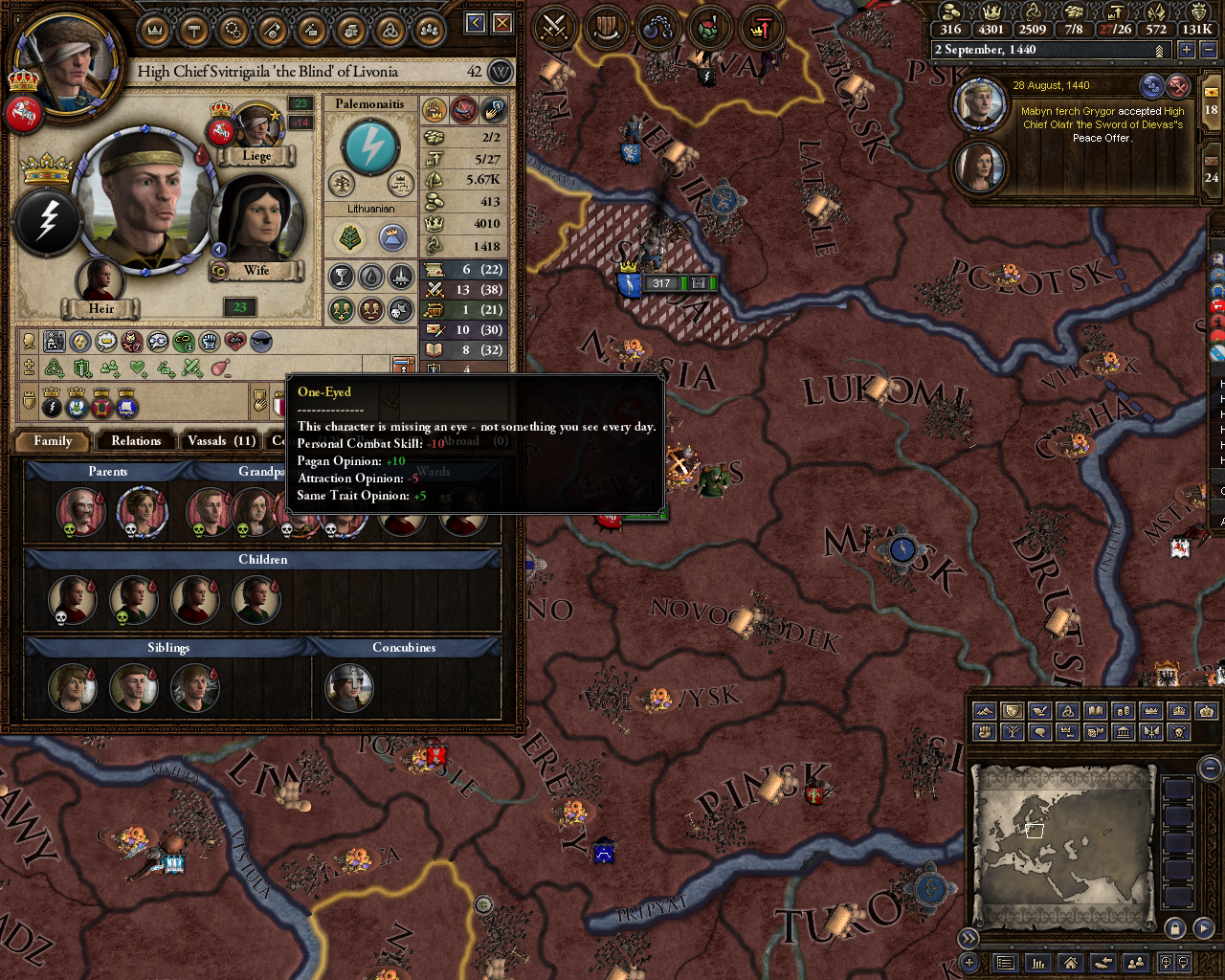Select the revolt risk fist map mode
This screenshot has width=1225, height=980.
point(984,732)
